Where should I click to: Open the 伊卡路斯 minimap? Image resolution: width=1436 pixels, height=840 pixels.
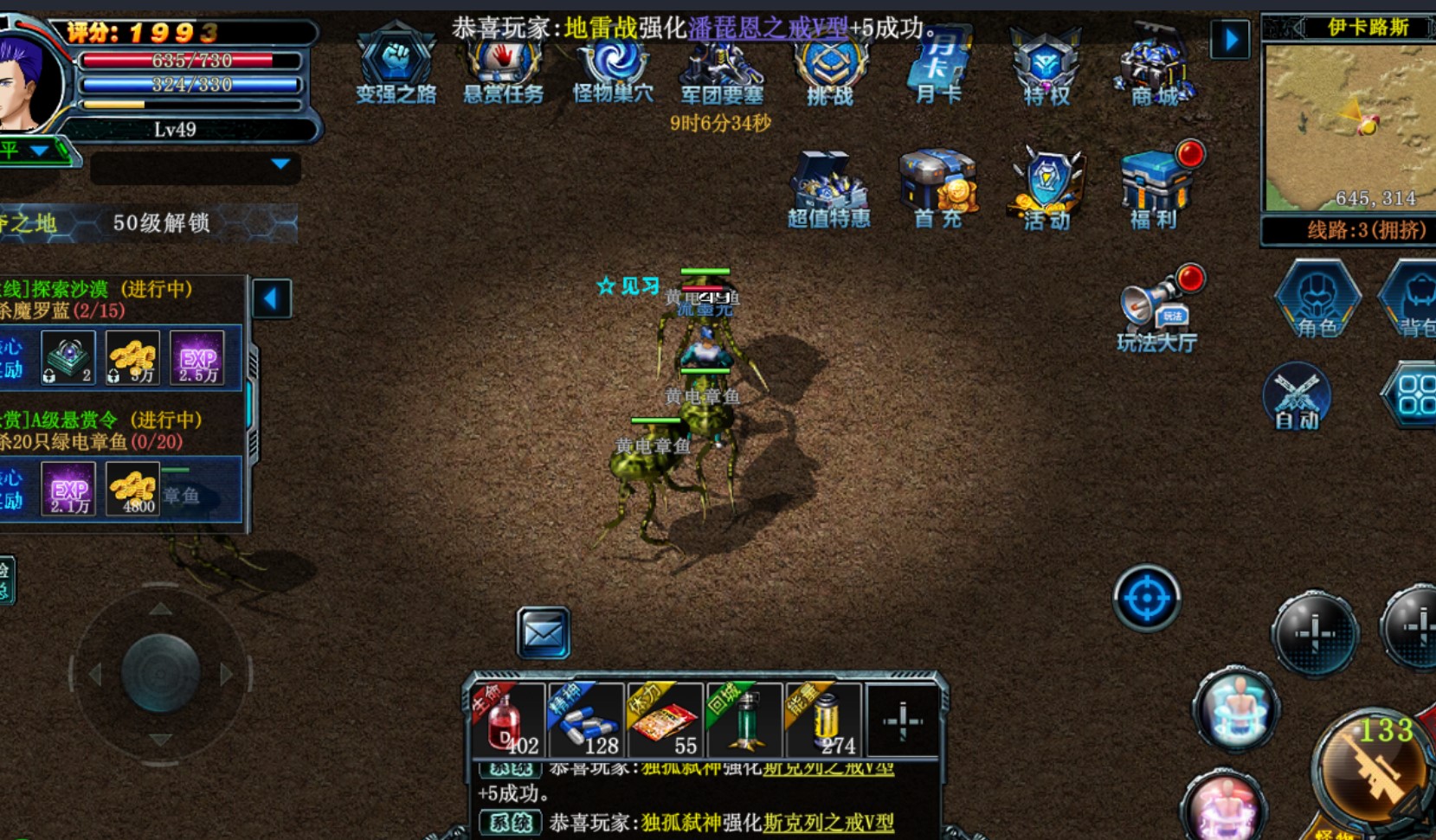click(x=1349, y=126)
